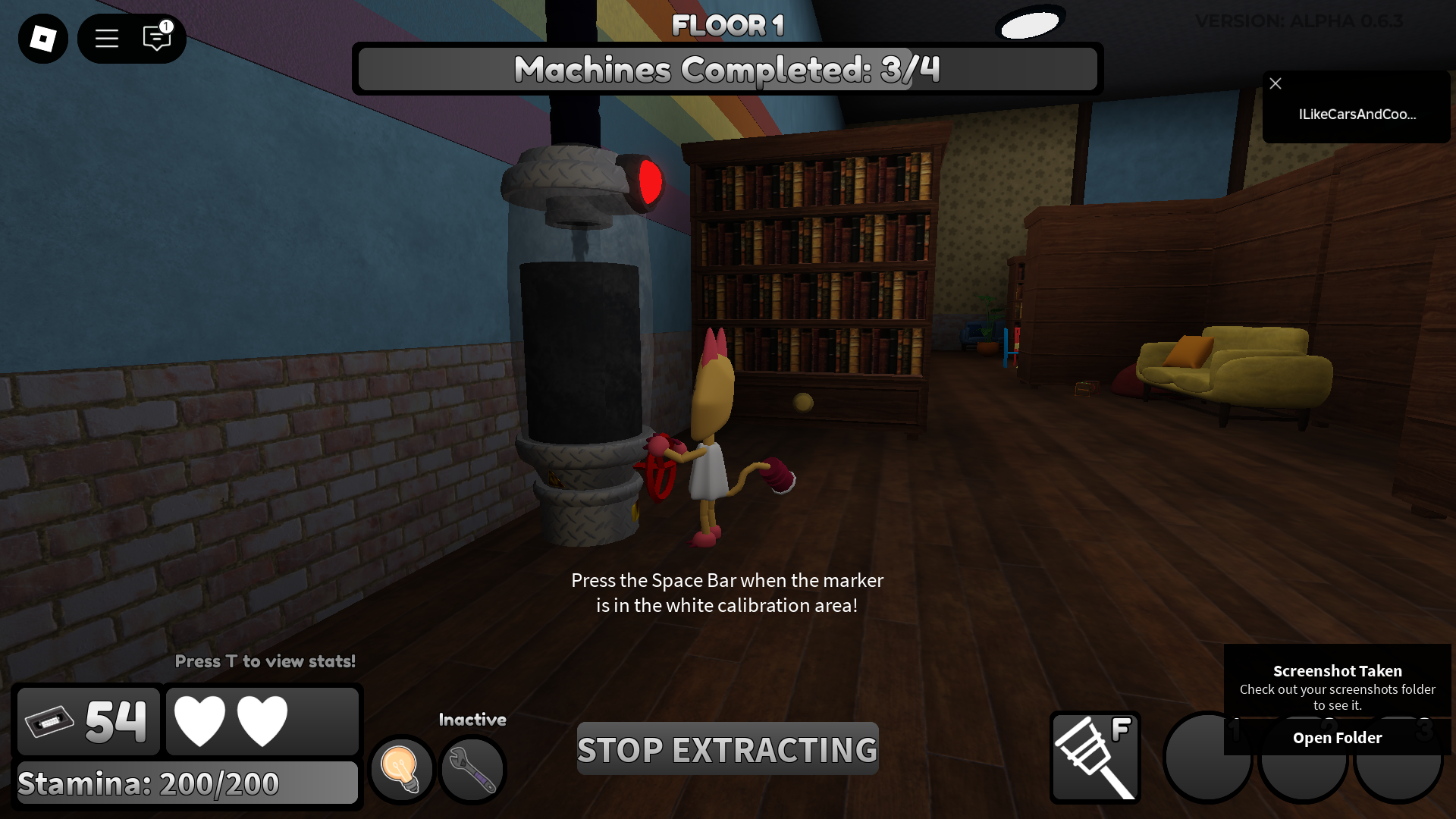Select the wrench ability marked Inactive
The height and width of the screenshot is (819, 1456).
[x=472, y=770]
